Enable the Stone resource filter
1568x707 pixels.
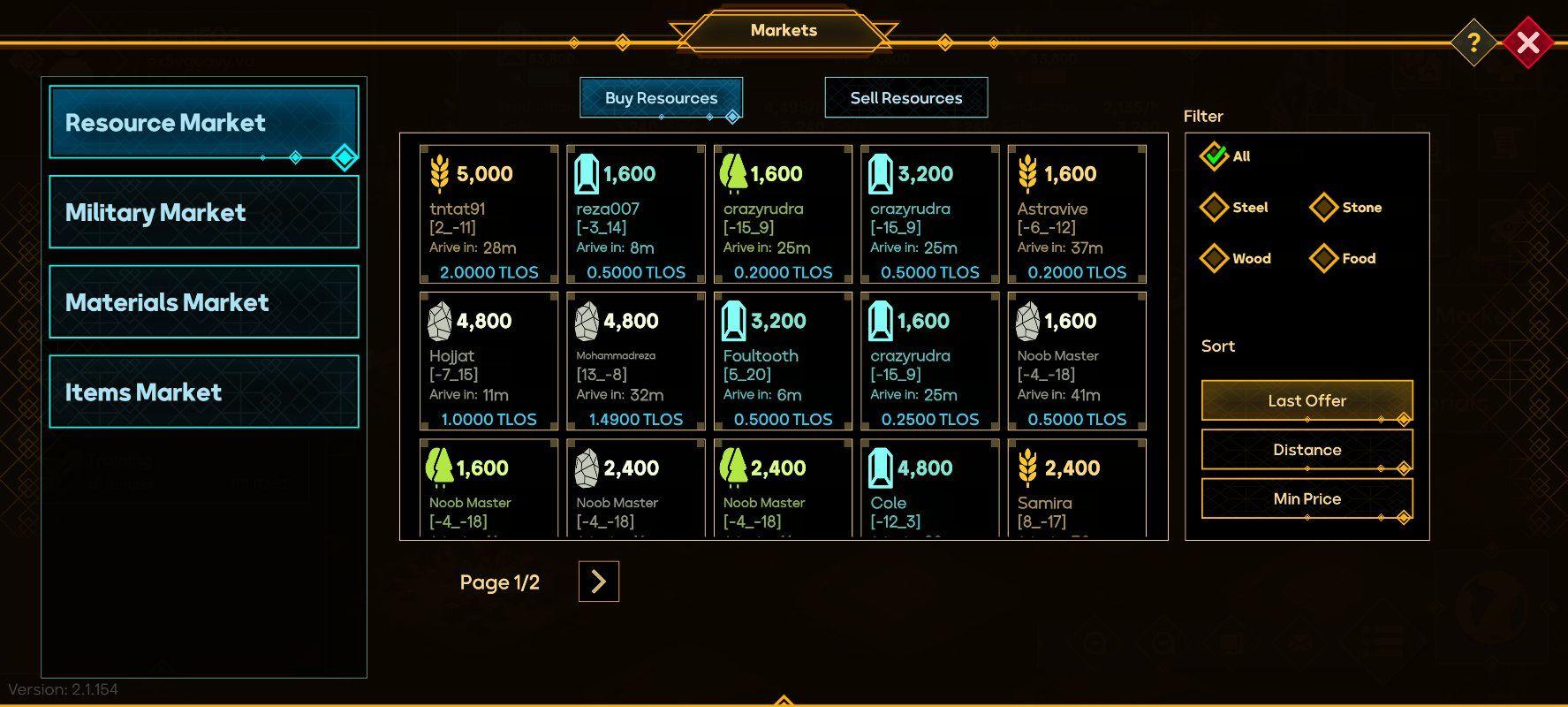click(x=1323, y=207)
